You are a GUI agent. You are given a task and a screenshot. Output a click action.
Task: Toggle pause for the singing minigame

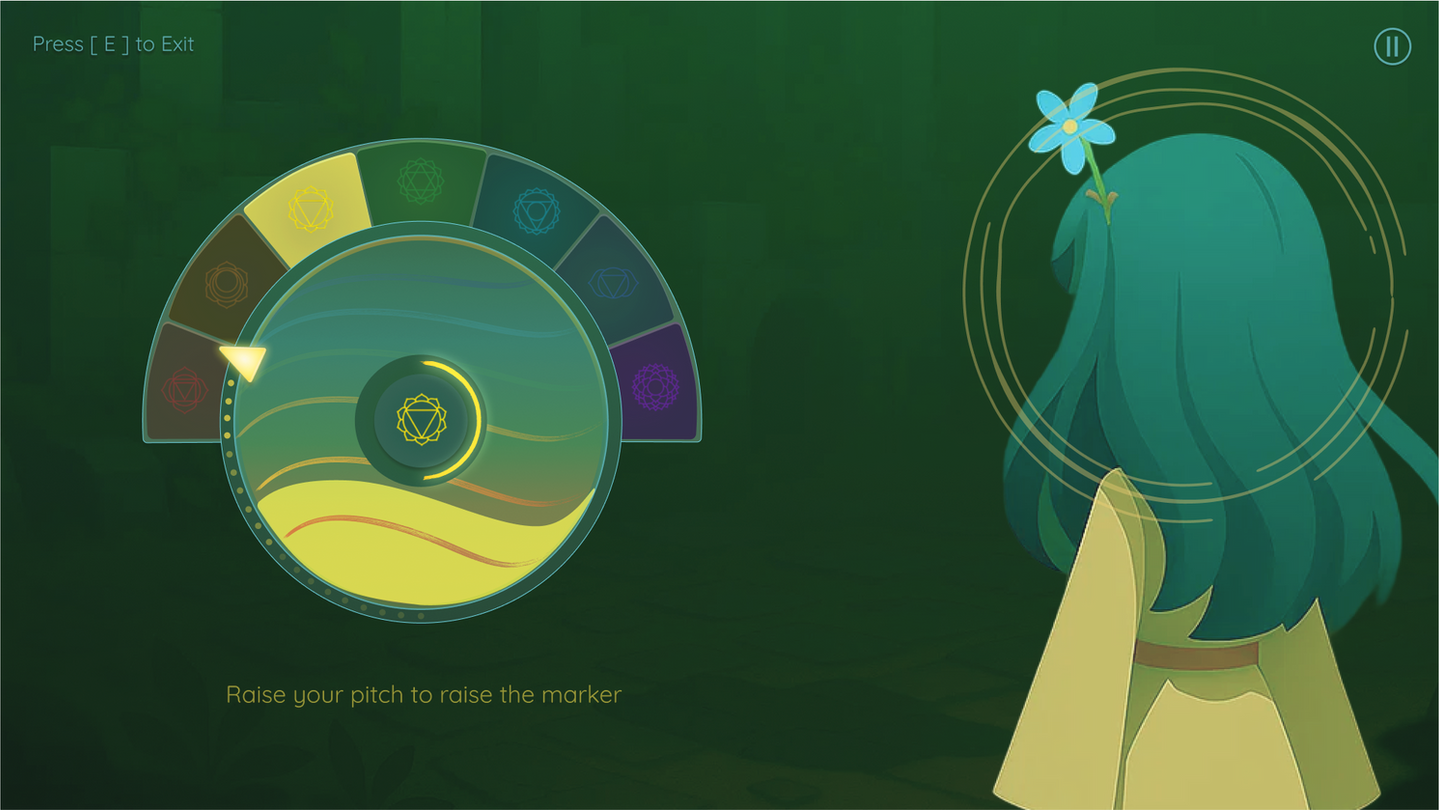pos(1392,46)
